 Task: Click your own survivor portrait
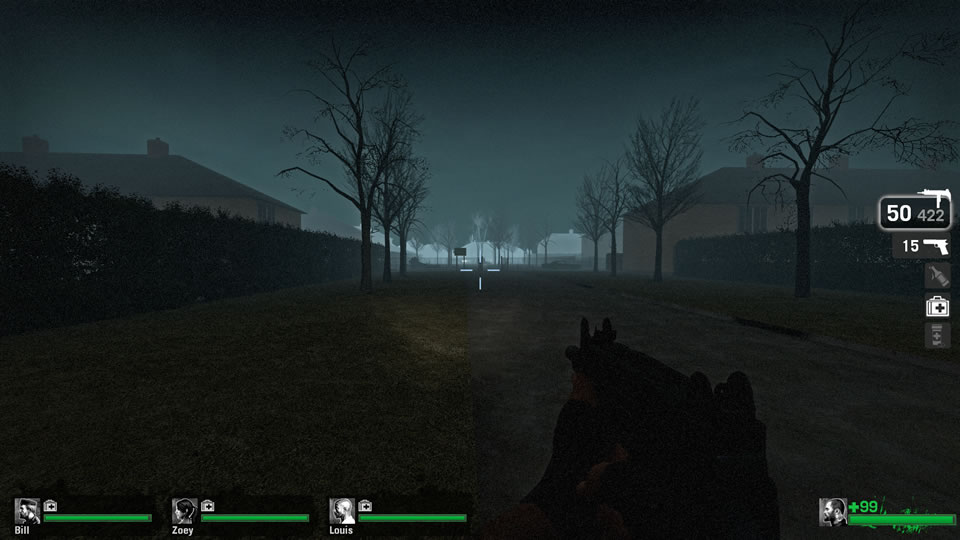[x=832, y=511]
